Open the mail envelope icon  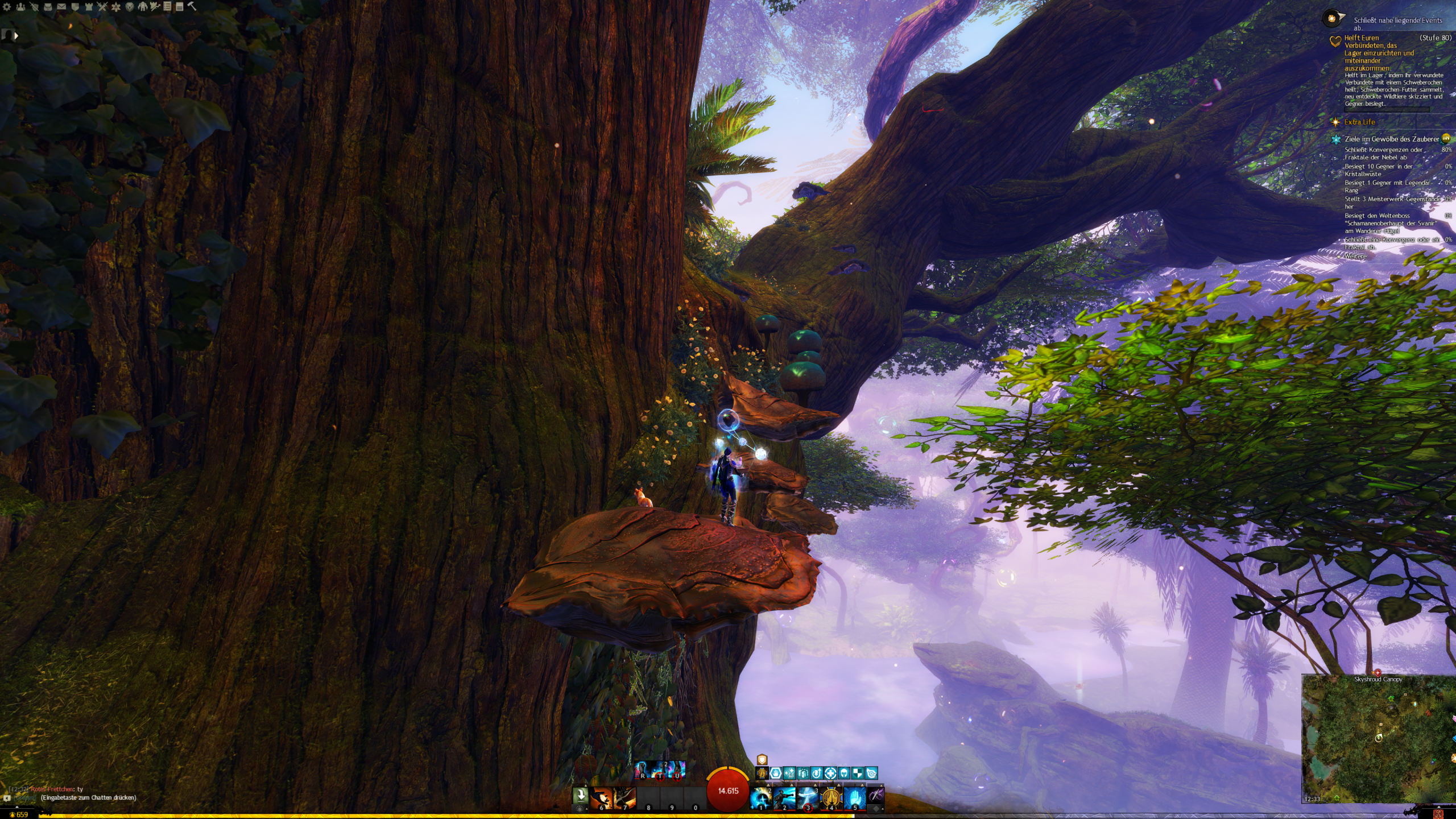pos(61,7)
